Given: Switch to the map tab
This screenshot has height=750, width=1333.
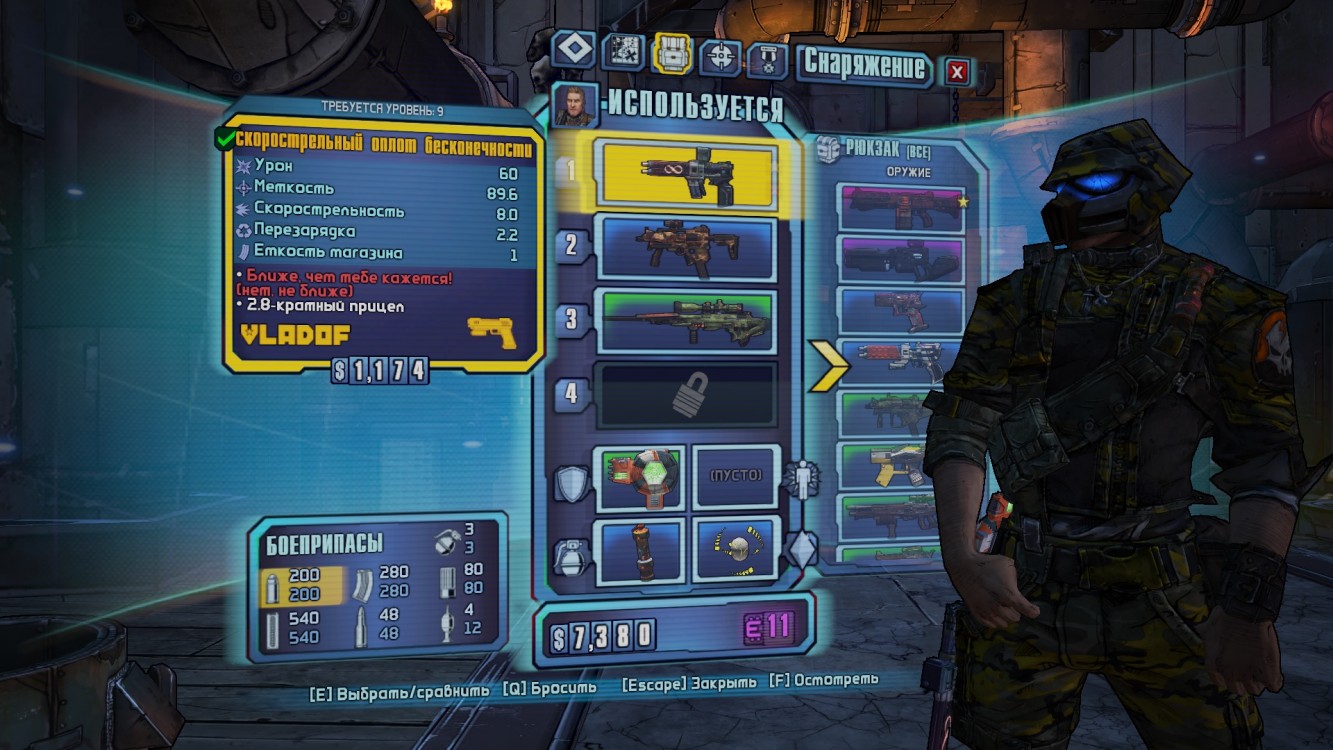Looking at the screenshot, I should [624, 51].
